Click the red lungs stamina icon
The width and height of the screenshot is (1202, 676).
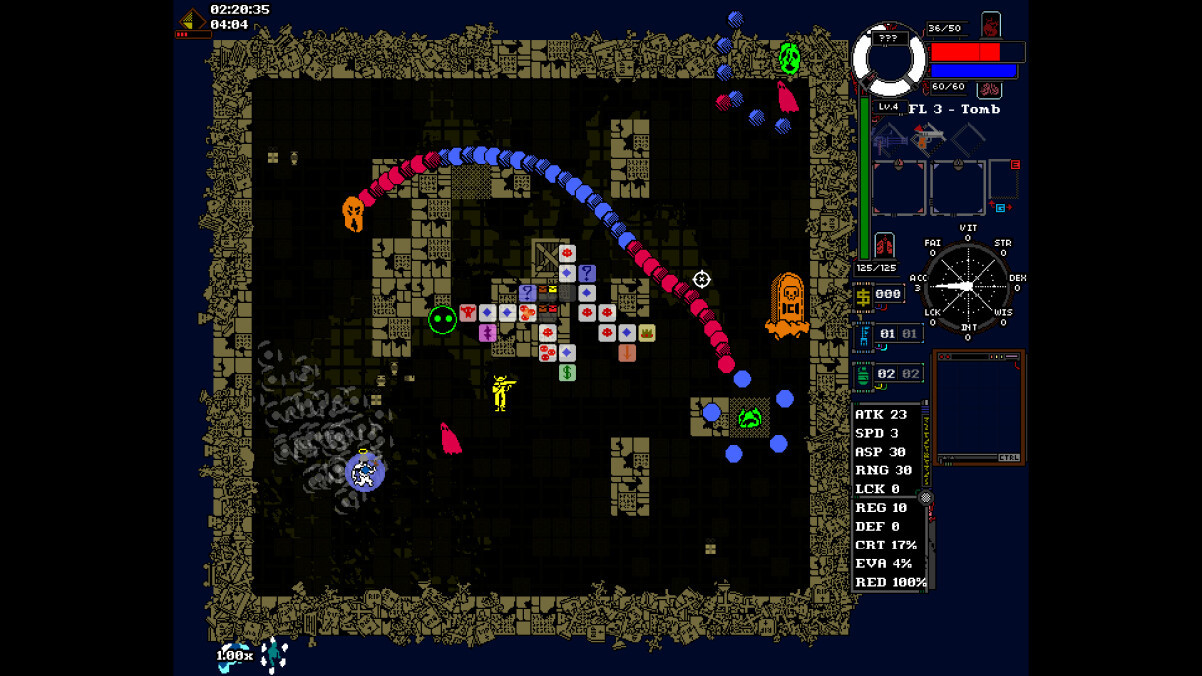(883, 245)
